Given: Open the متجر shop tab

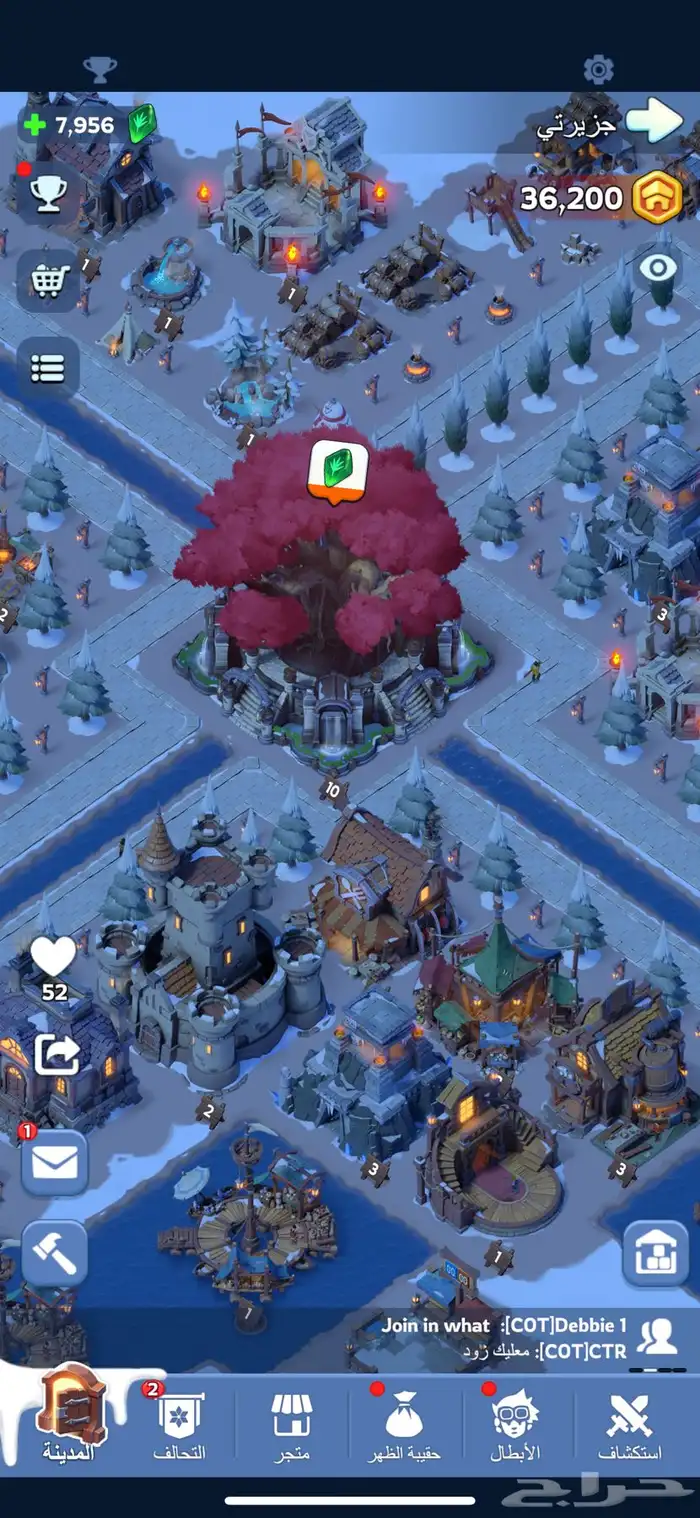Looking at the screenshot, I should click(x=291, y=1425).
